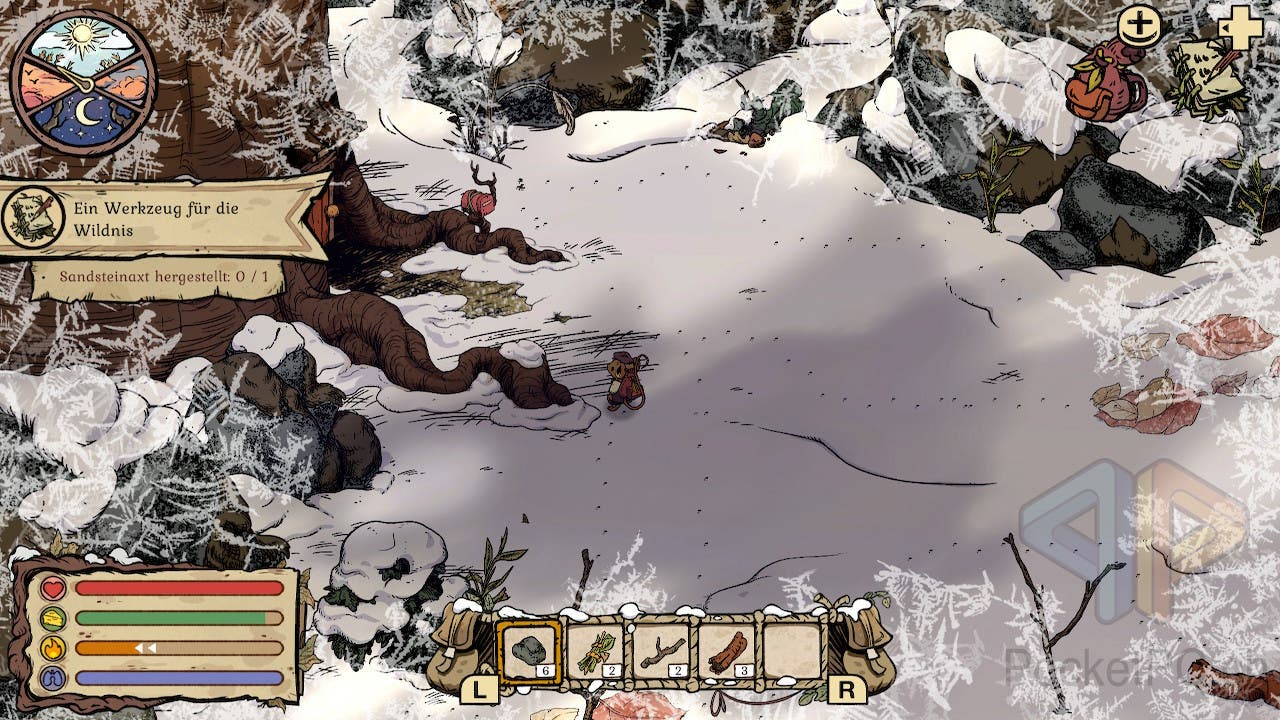Open the red backpack inventory

(1107, 84)
